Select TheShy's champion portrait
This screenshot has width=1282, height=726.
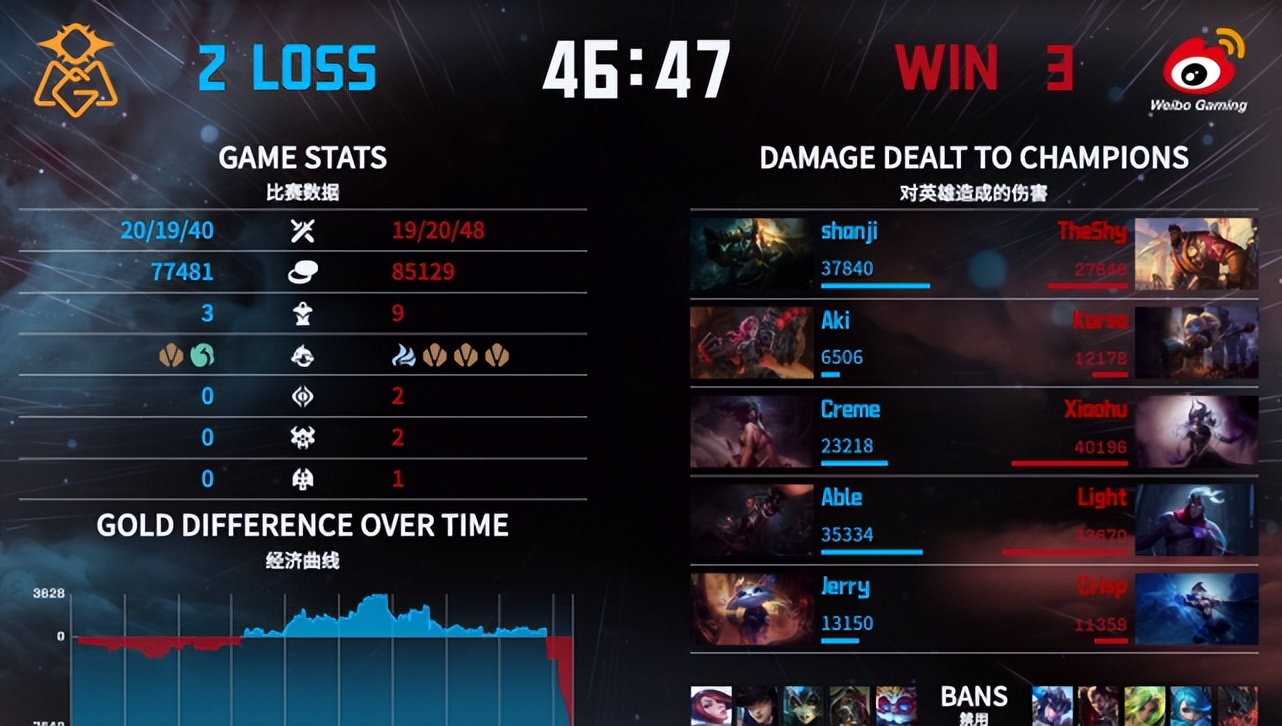1197,254
